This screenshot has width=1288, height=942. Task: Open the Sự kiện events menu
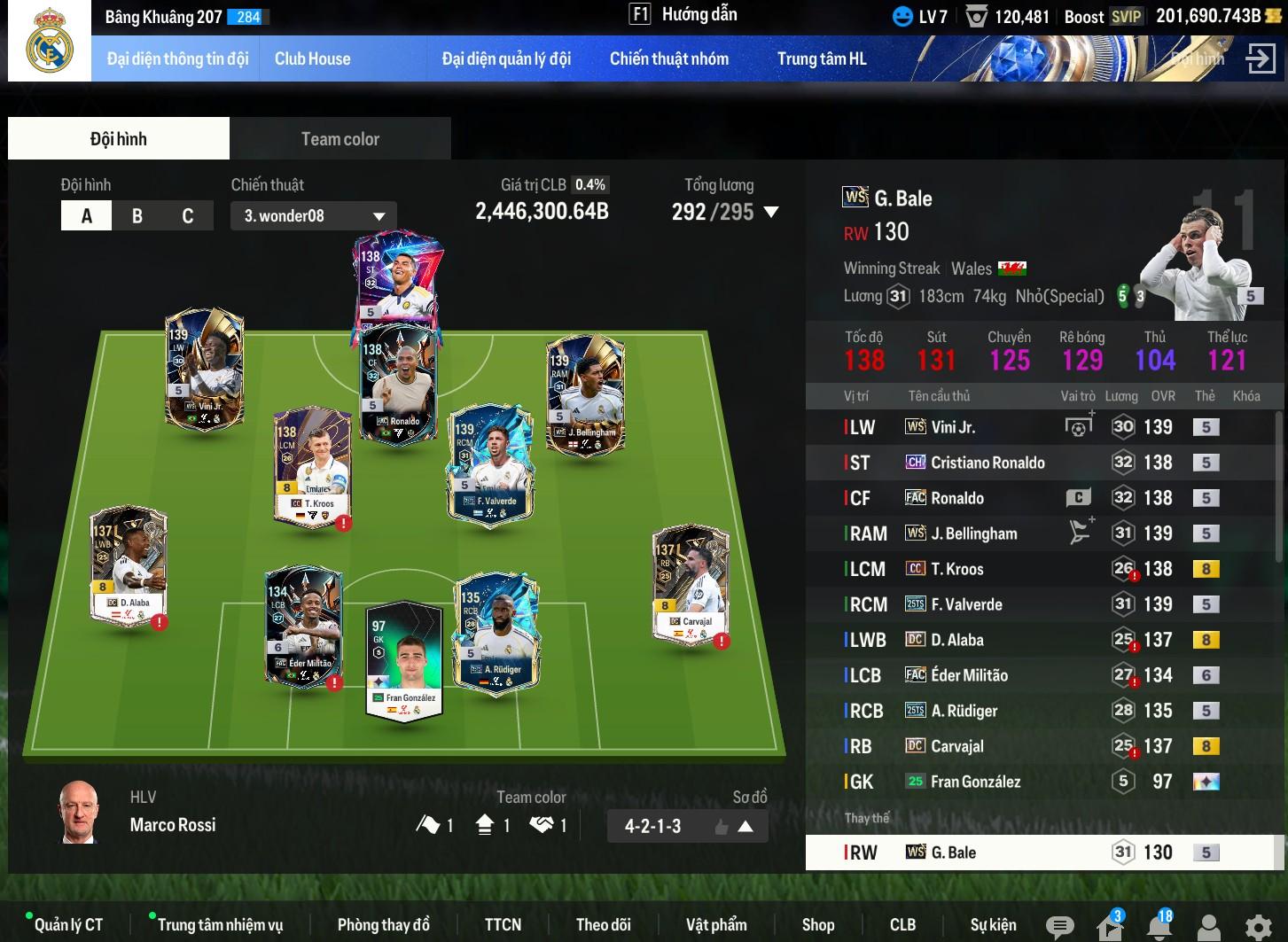[993, 925]
